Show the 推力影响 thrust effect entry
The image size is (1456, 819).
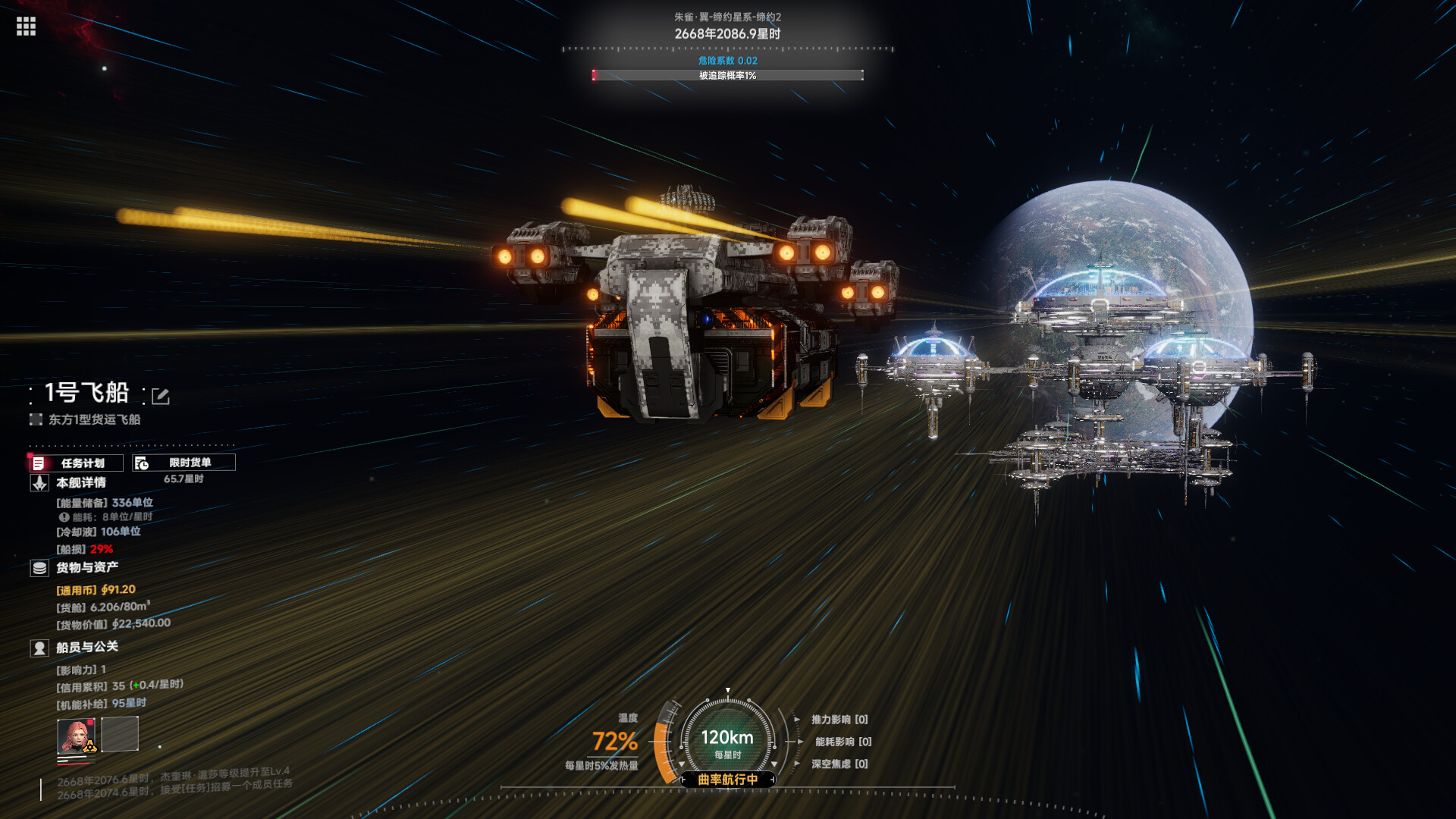(839, 720)
